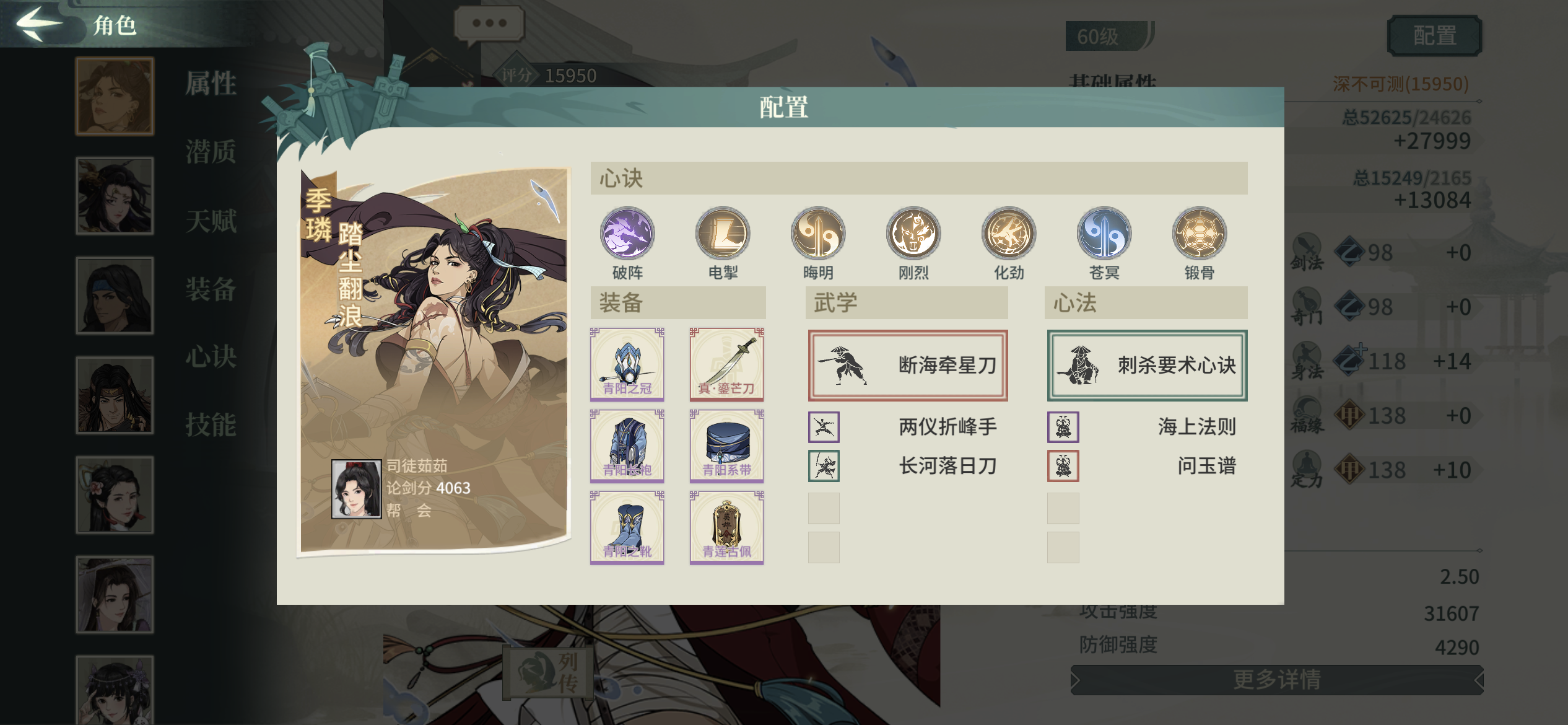Viewport: 1568px width, 725px height.
Task: Select the 海上法则 mental technique icon
Action: (1062, 426)
